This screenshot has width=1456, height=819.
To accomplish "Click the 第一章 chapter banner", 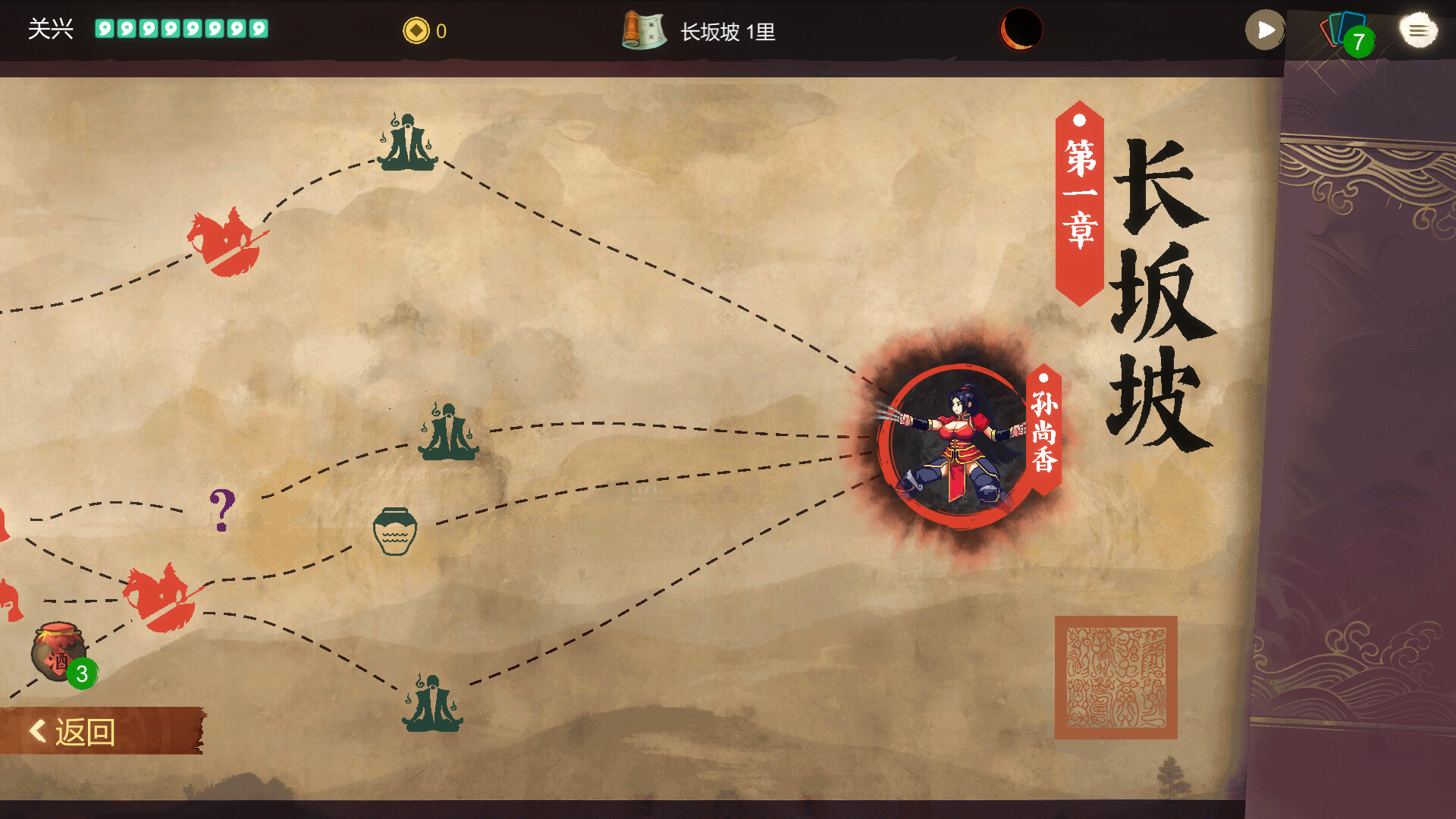I will point(1078,197).
